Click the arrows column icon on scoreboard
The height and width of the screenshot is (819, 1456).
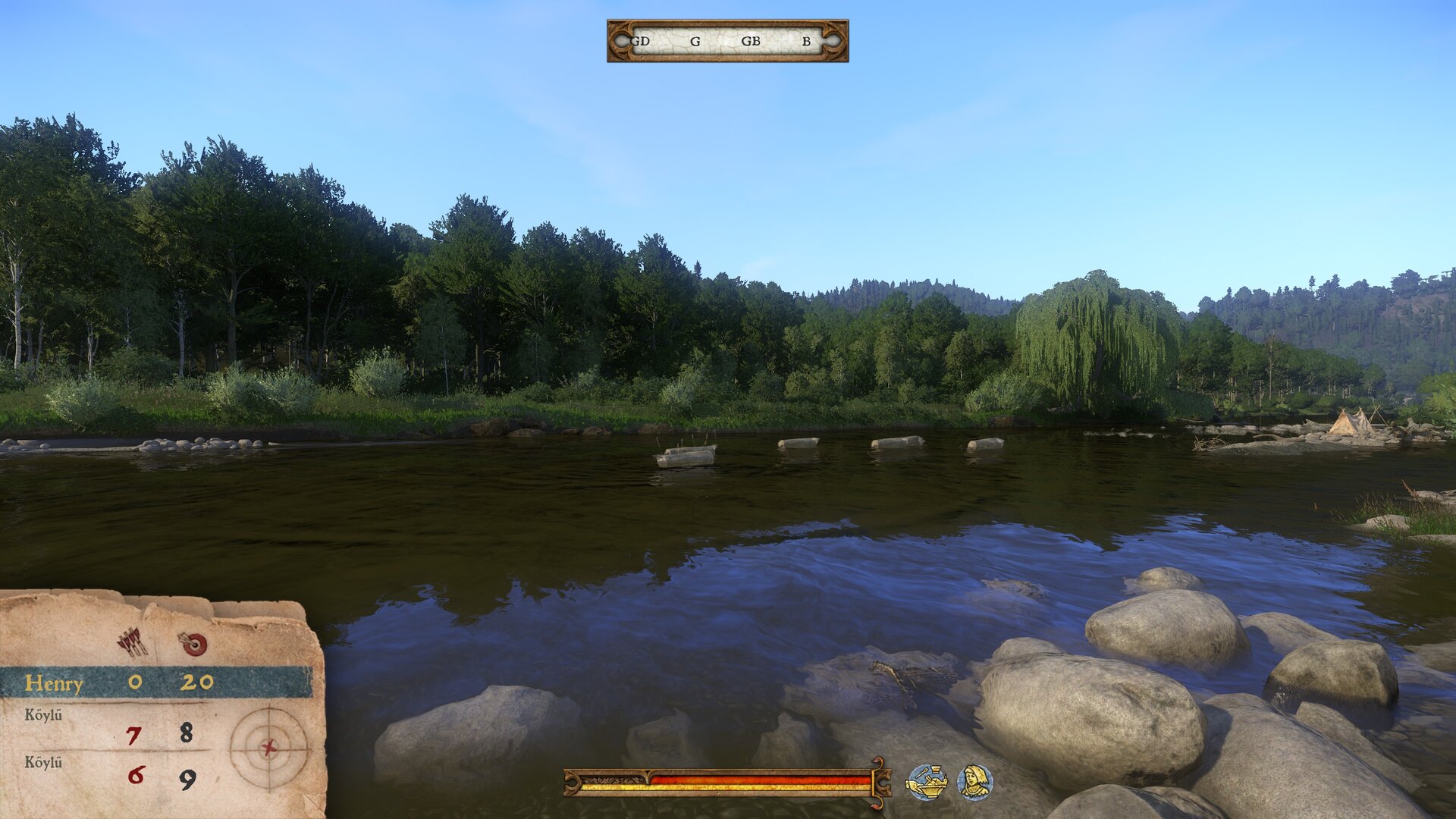pyautogui.click(x=133, y=643)
